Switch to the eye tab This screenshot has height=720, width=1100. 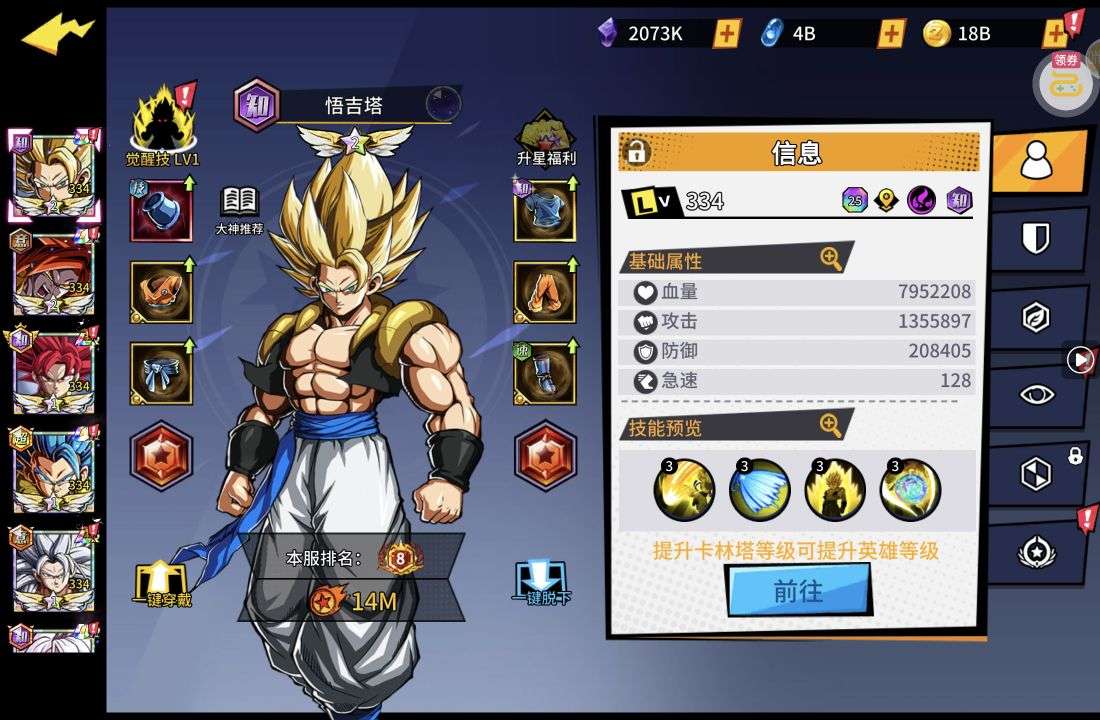pos(1036,394)
